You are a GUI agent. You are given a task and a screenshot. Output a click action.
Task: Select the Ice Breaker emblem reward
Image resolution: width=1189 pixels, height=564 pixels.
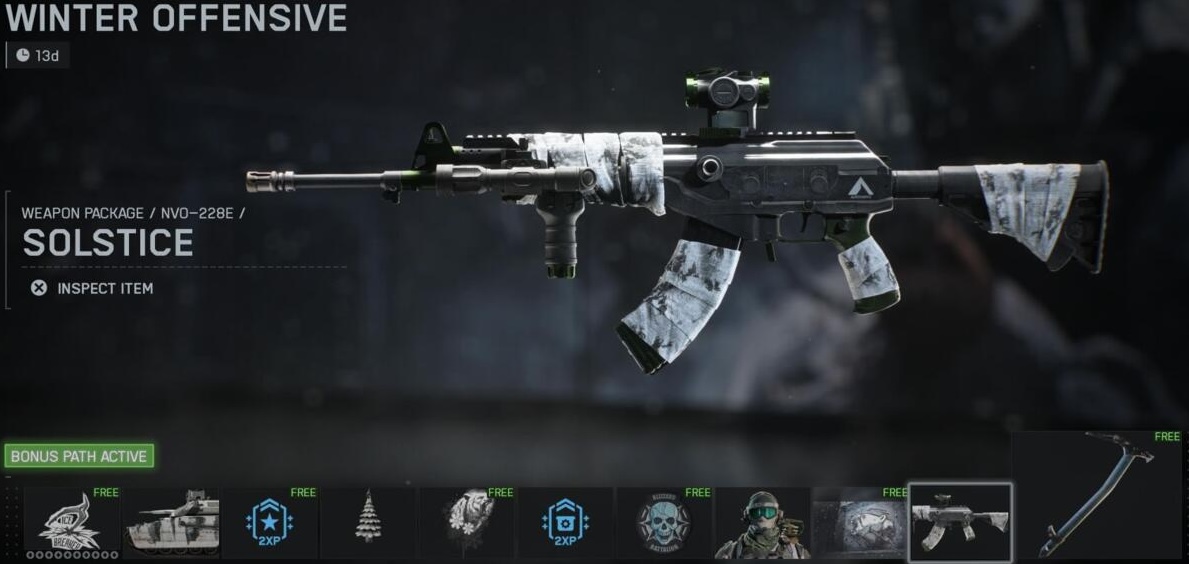[x=70, y=523]
